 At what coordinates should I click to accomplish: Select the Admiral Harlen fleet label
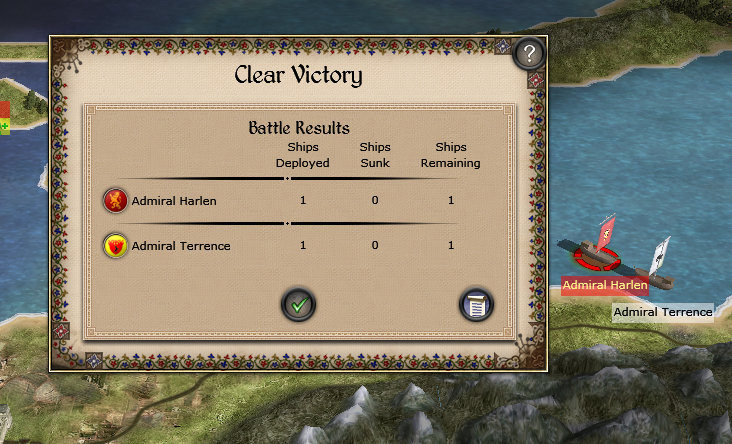coord(605,285)
